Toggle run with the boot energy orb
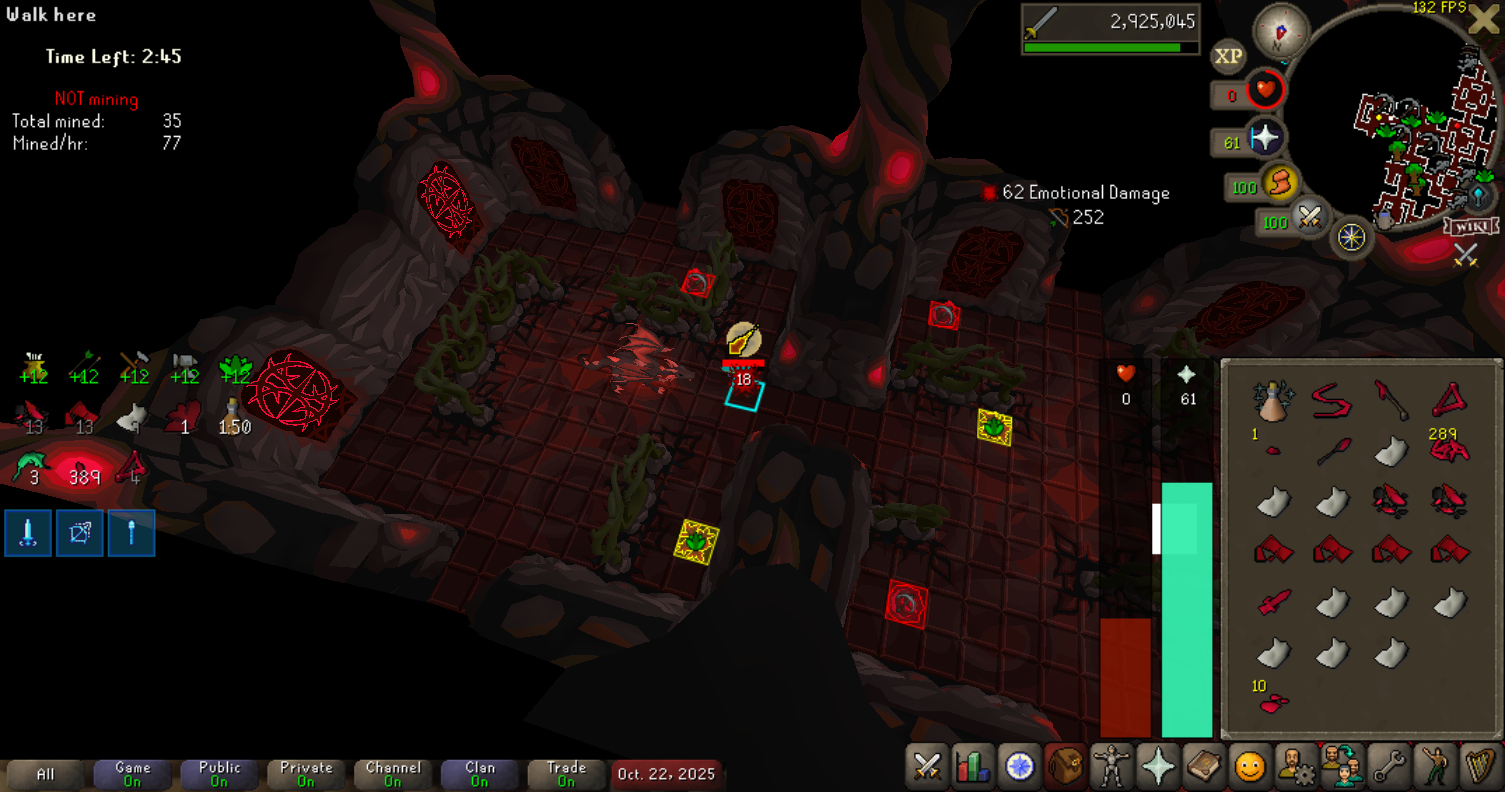This screenshot has height=792, width=1505. pos(1277,184)
